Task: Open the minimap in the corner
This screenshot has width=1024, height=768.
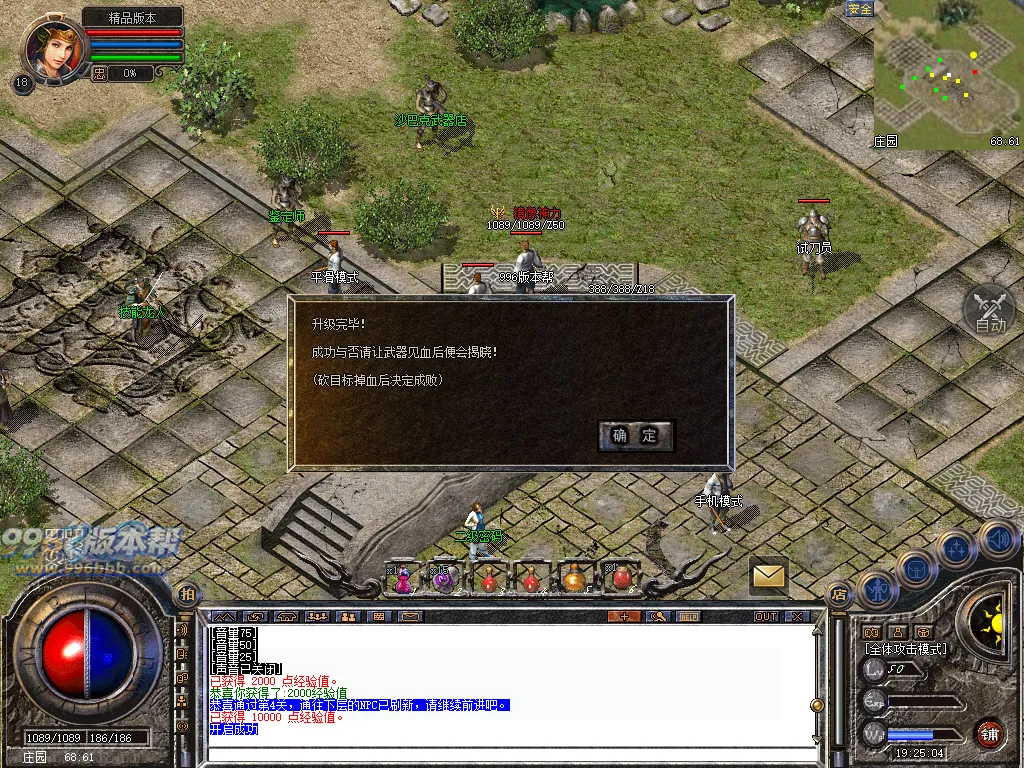Action: [x=947, y=75]
